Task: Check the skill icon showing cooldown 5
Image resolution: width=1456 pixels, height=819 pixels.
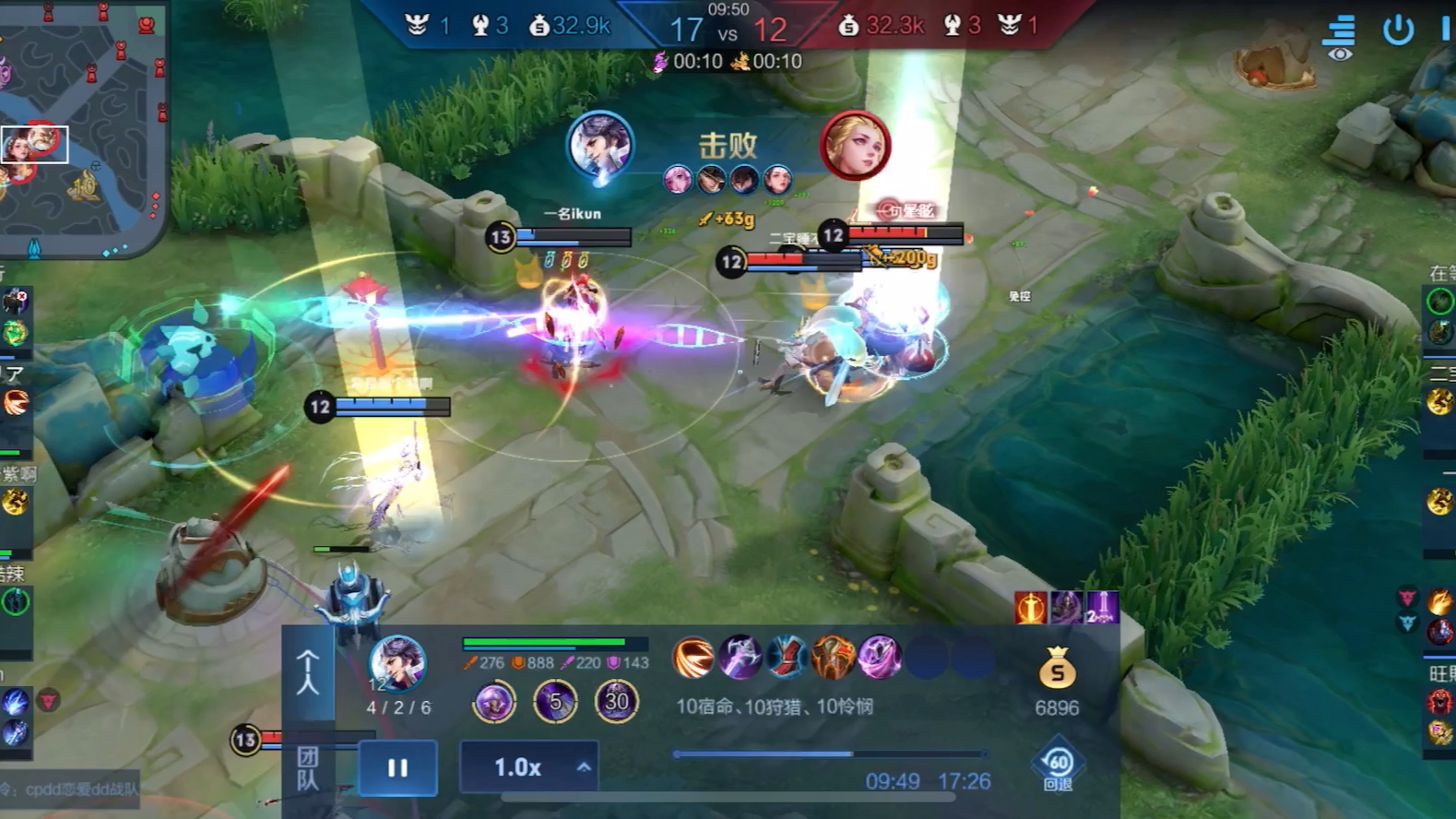Action: (x=555, y=702)
